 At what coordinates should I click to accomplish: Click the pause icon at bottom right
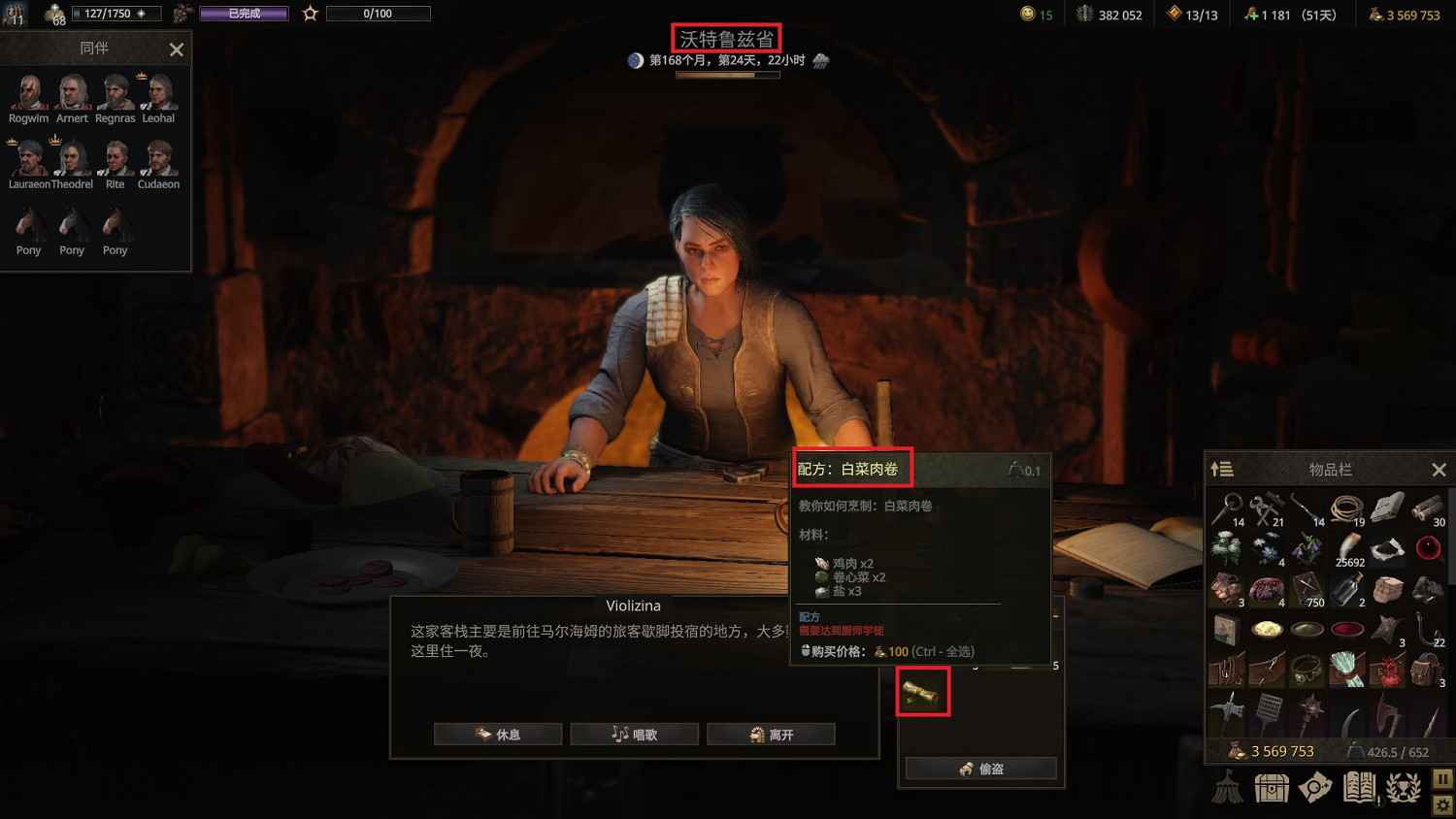1442,776
